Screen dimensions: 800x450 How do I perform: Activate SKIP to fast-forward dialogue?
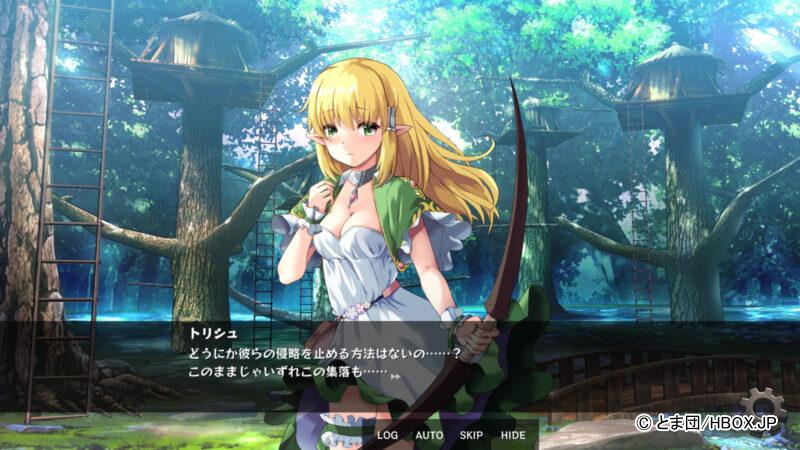(471, 436)
